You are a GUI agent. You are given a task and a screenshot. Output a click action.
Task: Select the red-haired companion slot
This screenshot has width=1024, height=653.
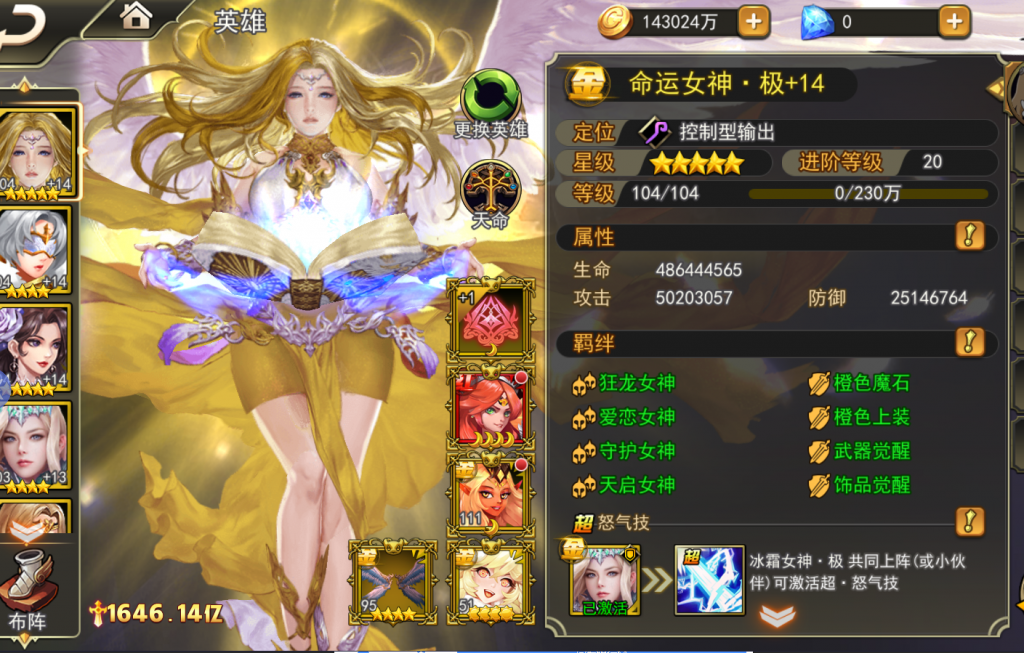tap(489, 407)
